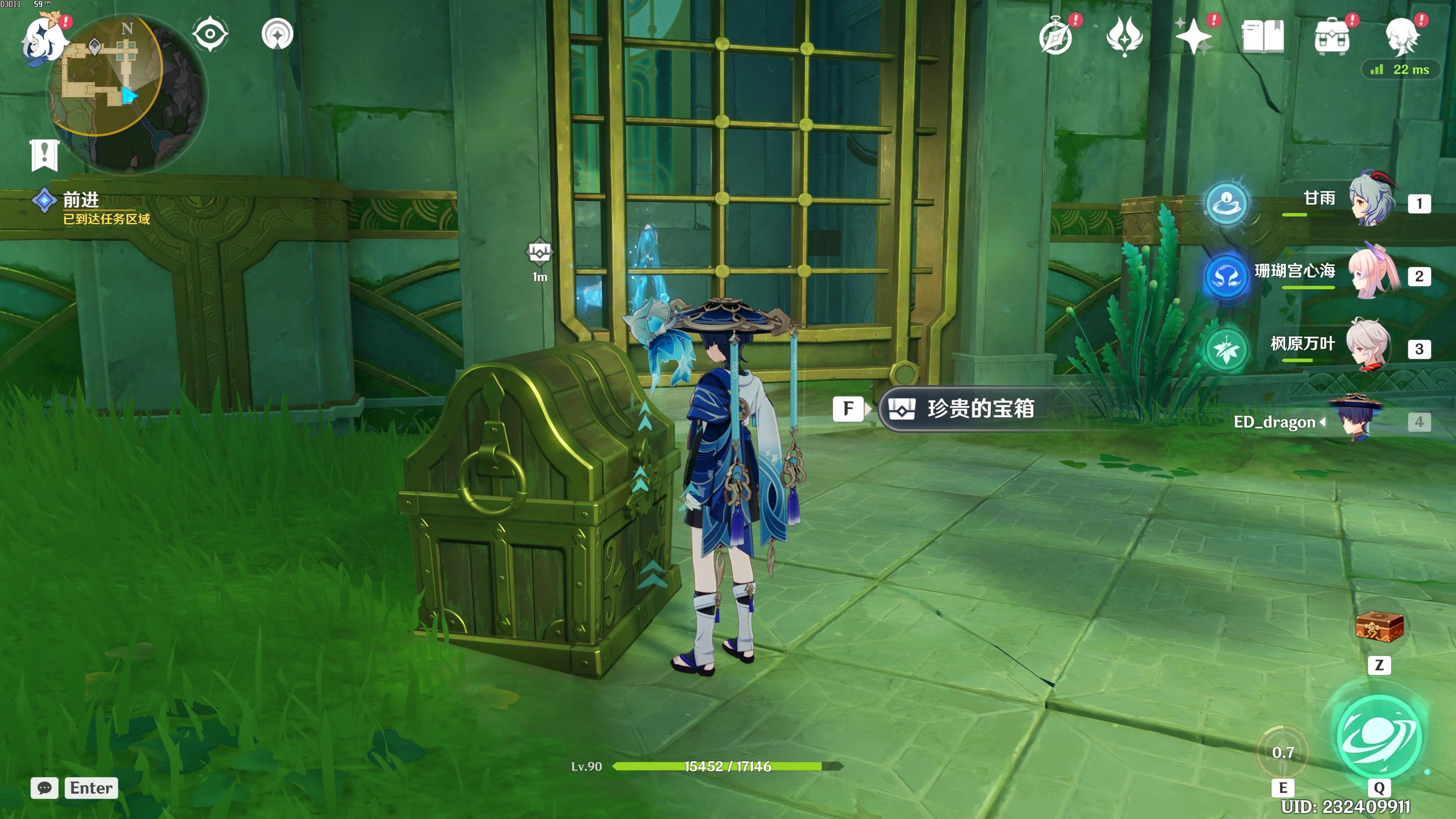
Task: Open the wish star icon
Action: tap(1124, 36)
